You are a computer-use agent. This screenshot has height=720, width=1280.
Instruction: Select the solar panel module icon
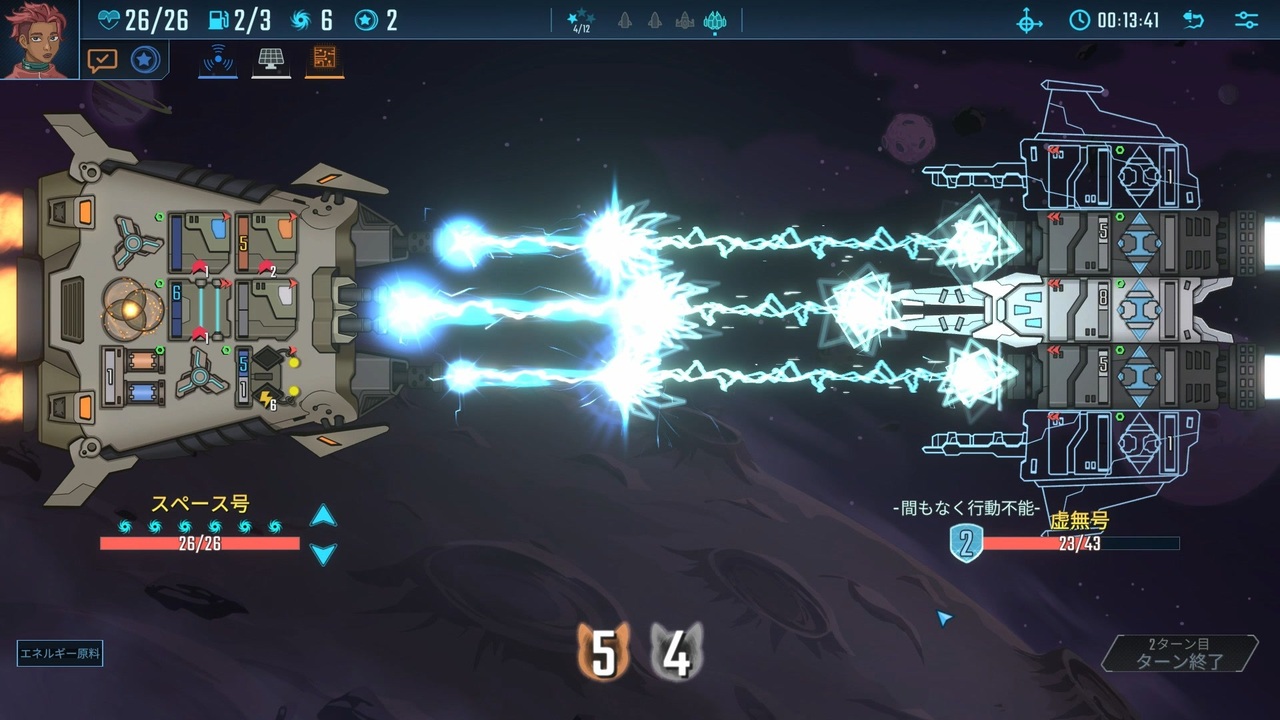point(270,60)
